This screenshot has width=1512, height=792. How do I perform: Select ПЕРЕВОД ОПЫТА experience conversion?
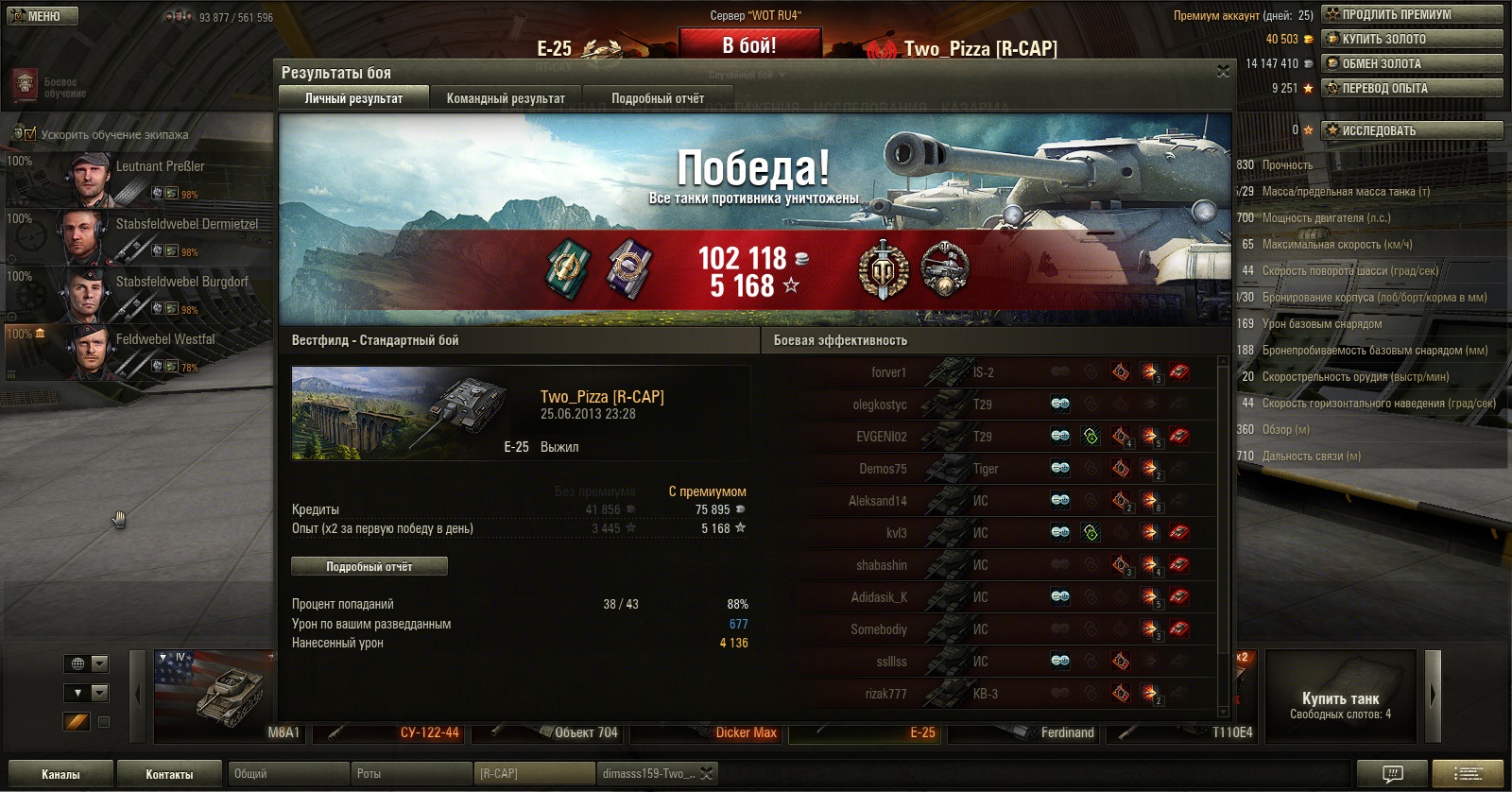point(1412,88)
